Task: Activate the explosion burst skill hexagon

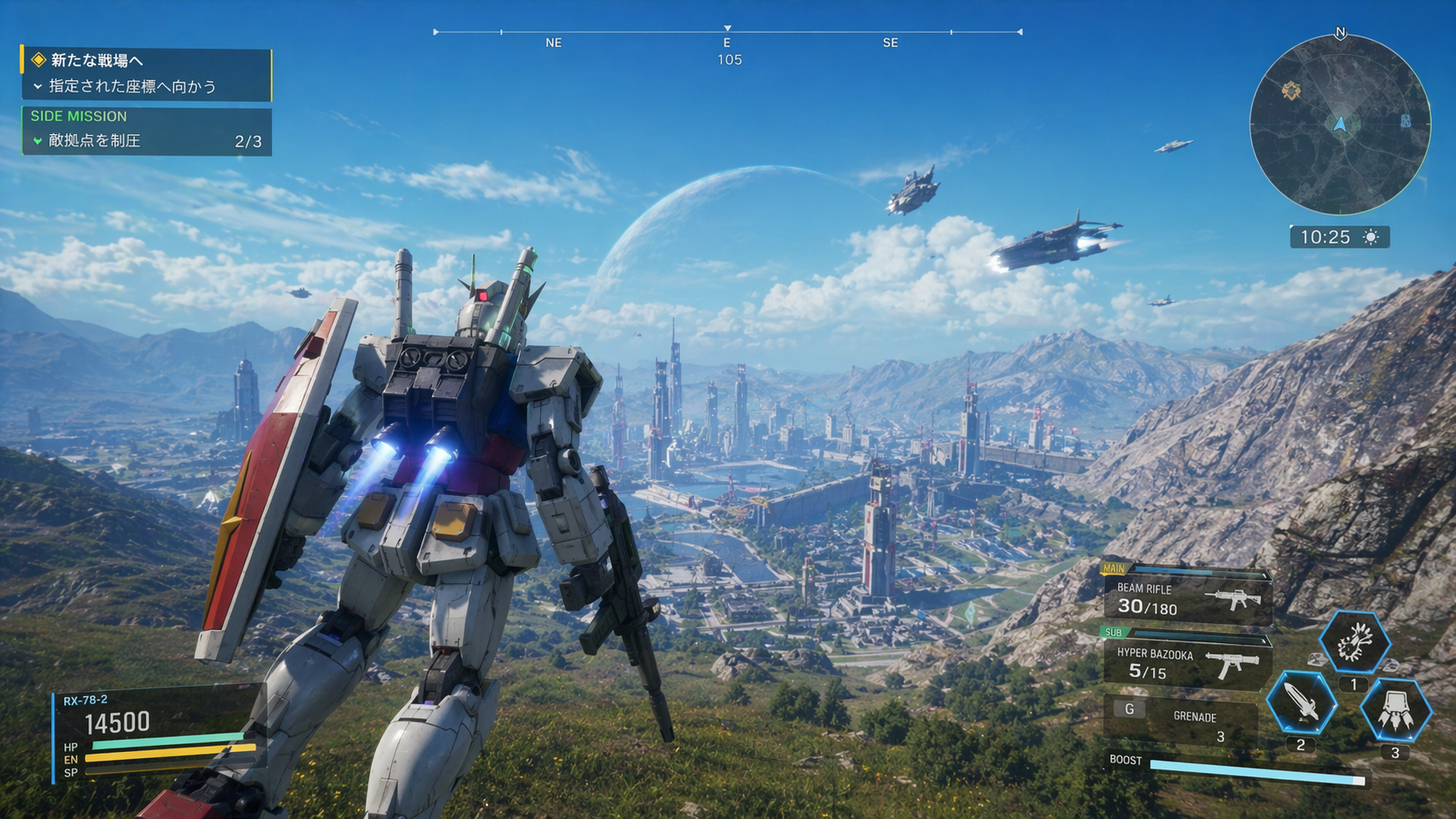Action: tap(1354, 642)
